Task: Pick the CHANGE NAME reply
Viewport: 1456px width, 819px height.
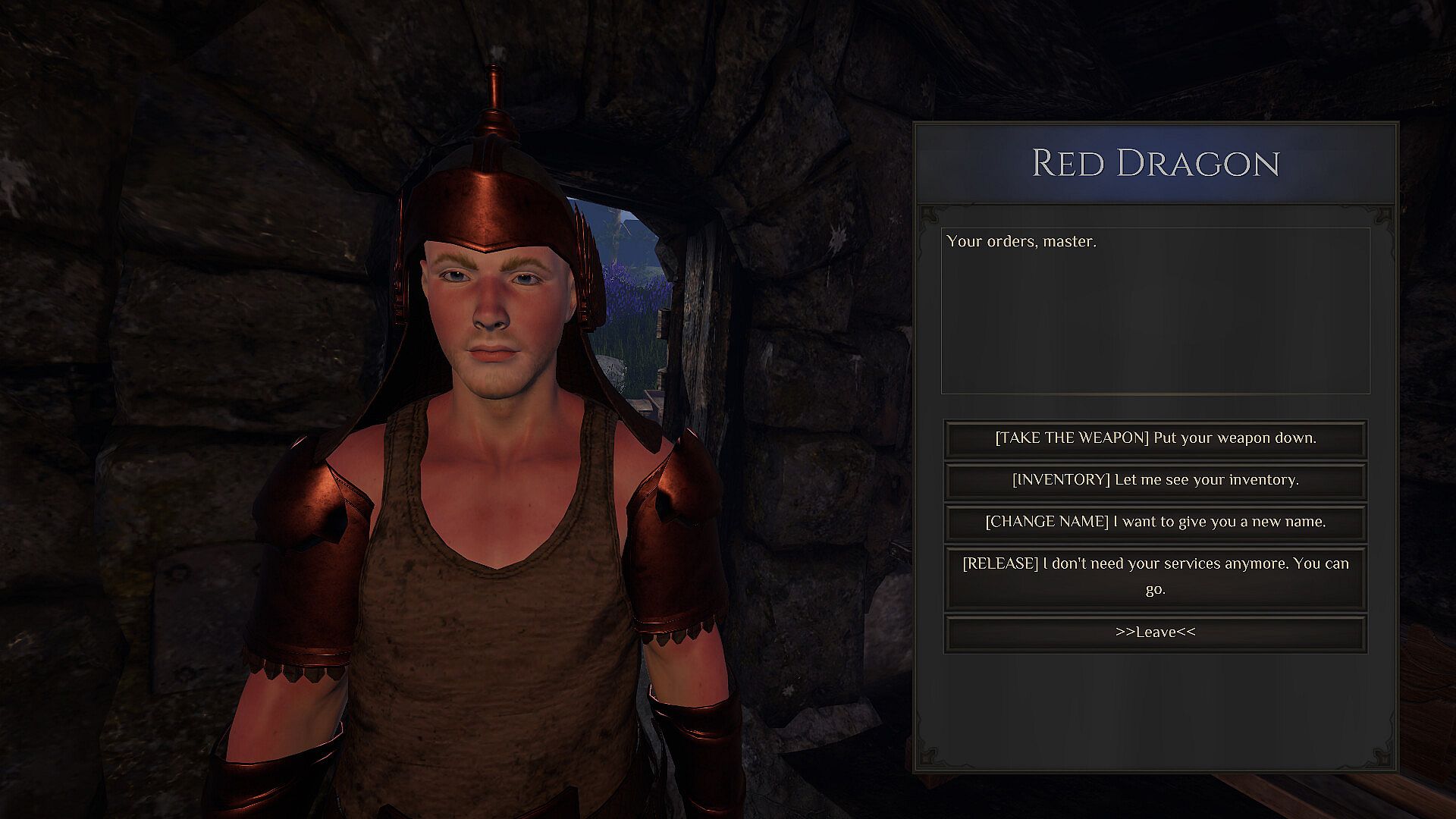Action: click(x=1155, y=522)
